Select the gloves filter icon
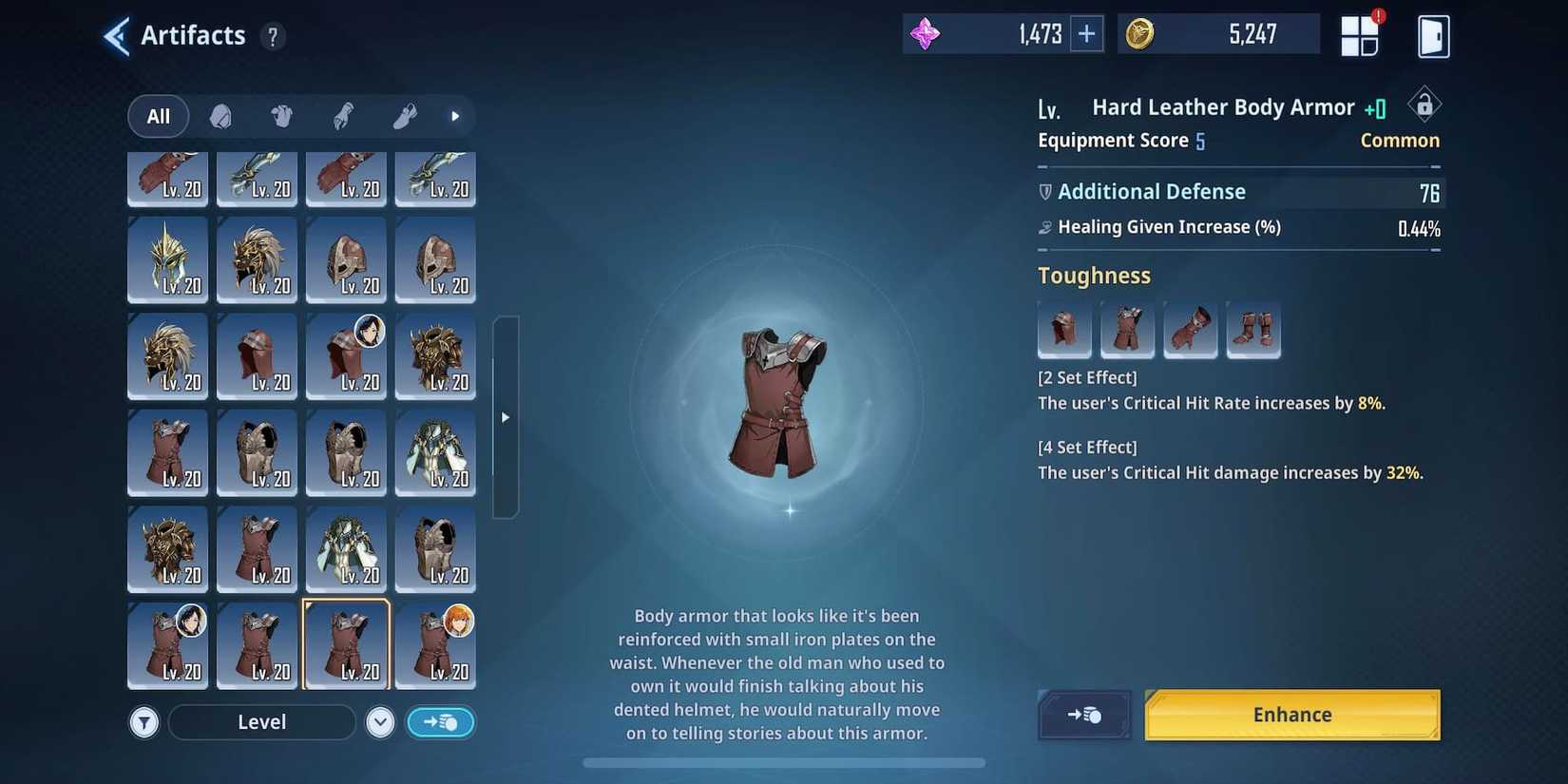1568x784 pixels. (x=342, y=116)
